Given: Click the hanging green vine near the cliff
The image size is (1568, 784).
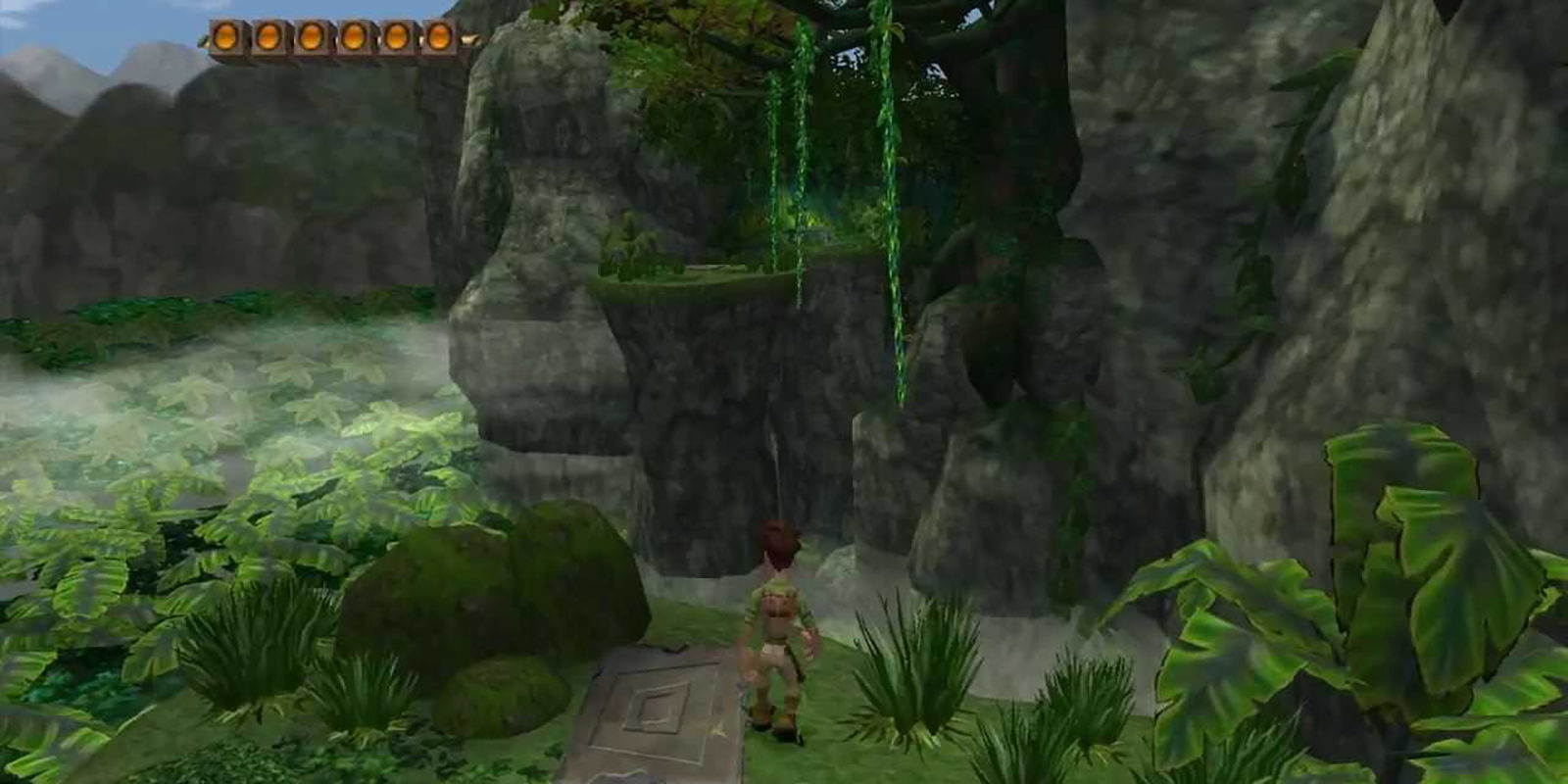Looking at the screenshot, I should 894,245.
